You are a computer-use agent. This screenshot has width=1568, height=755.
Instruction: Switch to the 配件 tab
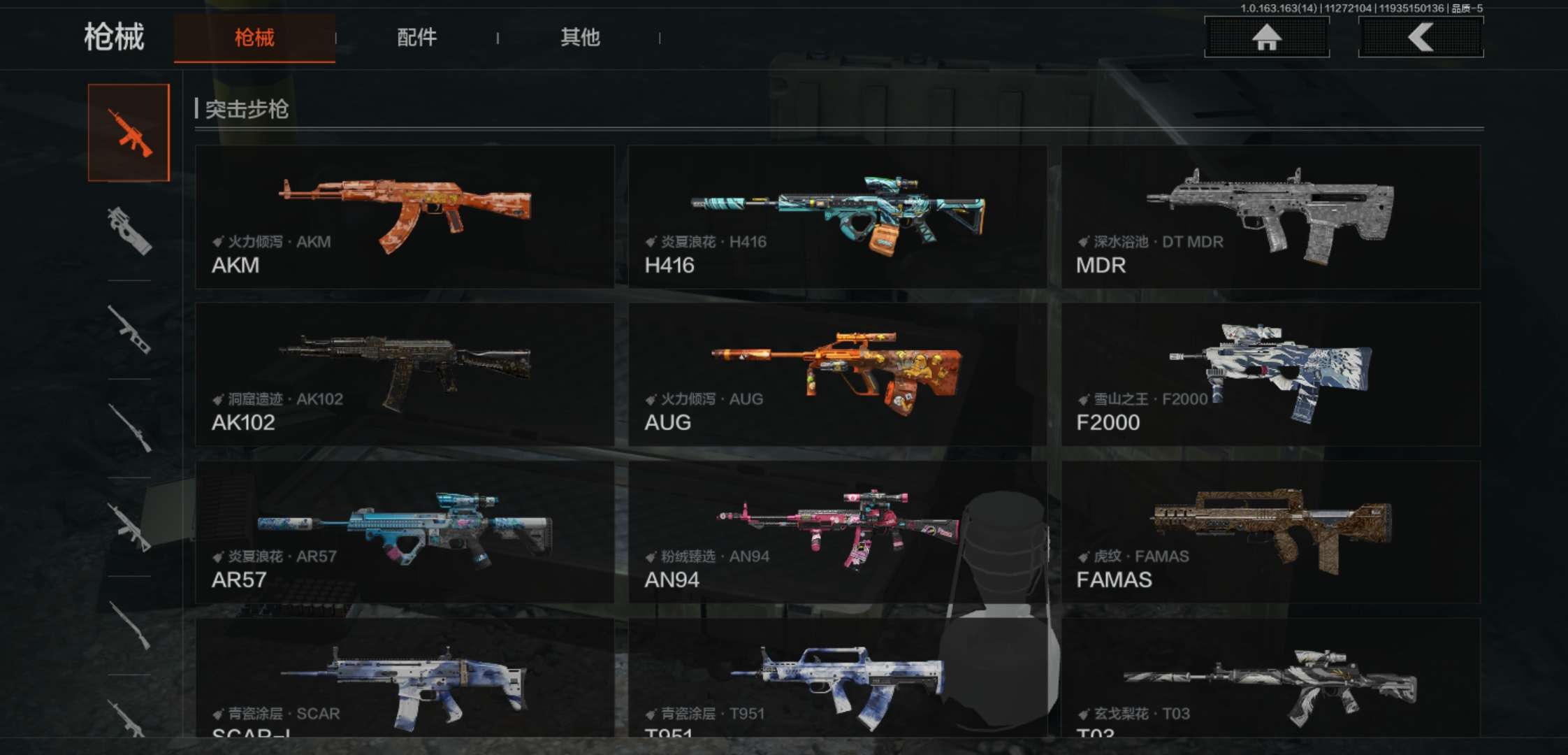point(416,38)
